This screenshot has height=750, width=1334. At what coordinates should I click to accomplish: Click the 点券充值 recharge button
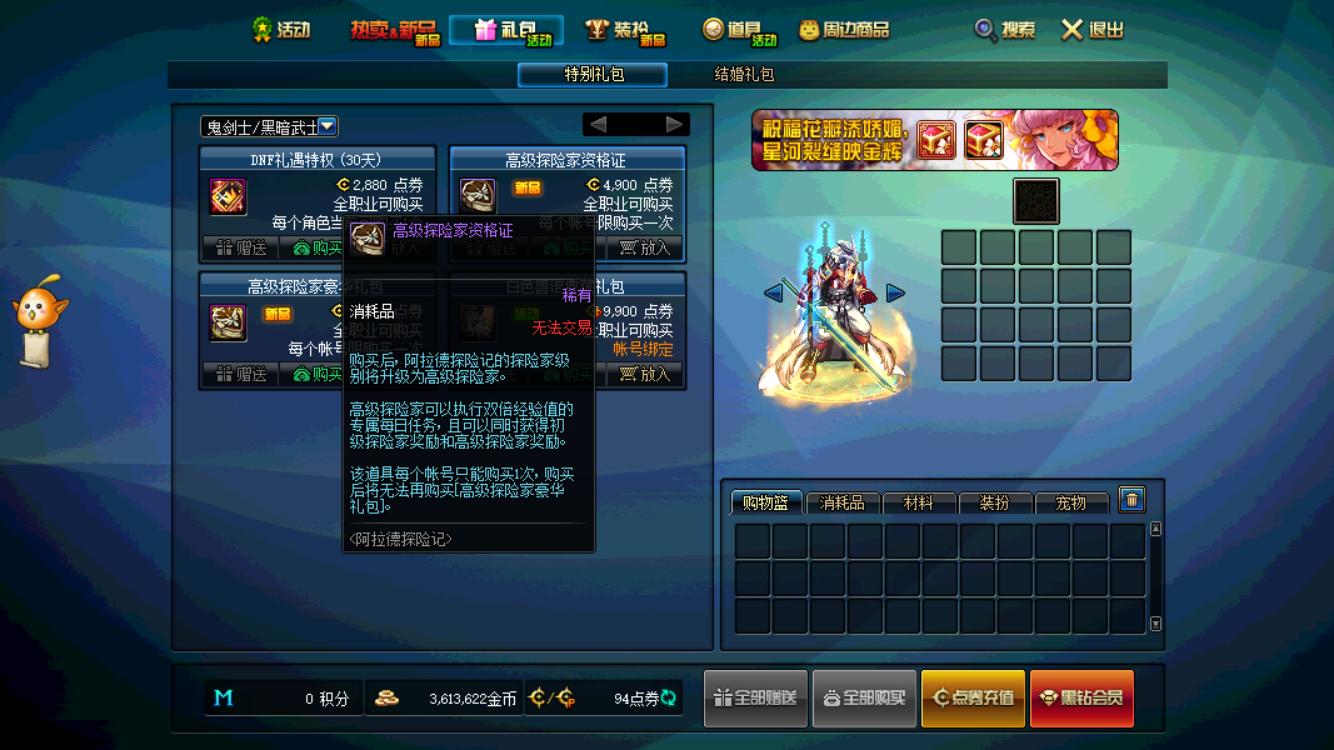pos(974,698)
